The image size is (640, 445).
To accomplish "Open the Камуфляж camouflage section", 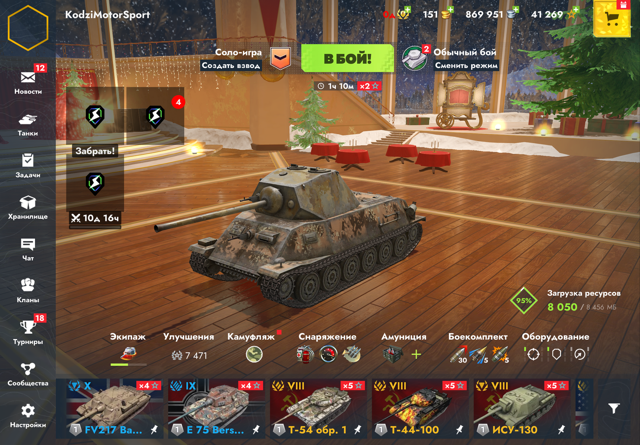I will pos(252,348).
